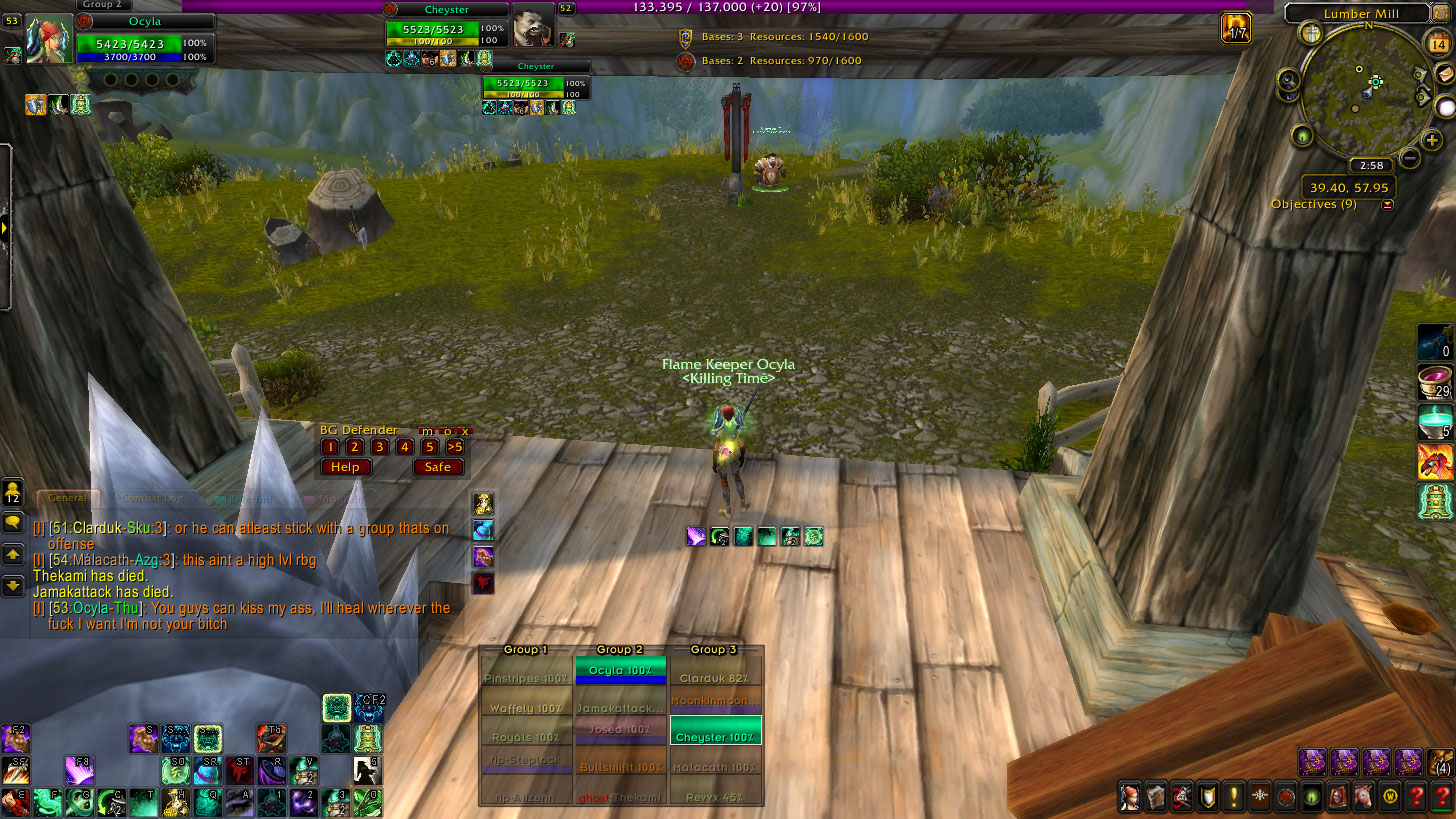Open the character info micro button
Screen dimensions: 1456x819
click(1130, 797)
